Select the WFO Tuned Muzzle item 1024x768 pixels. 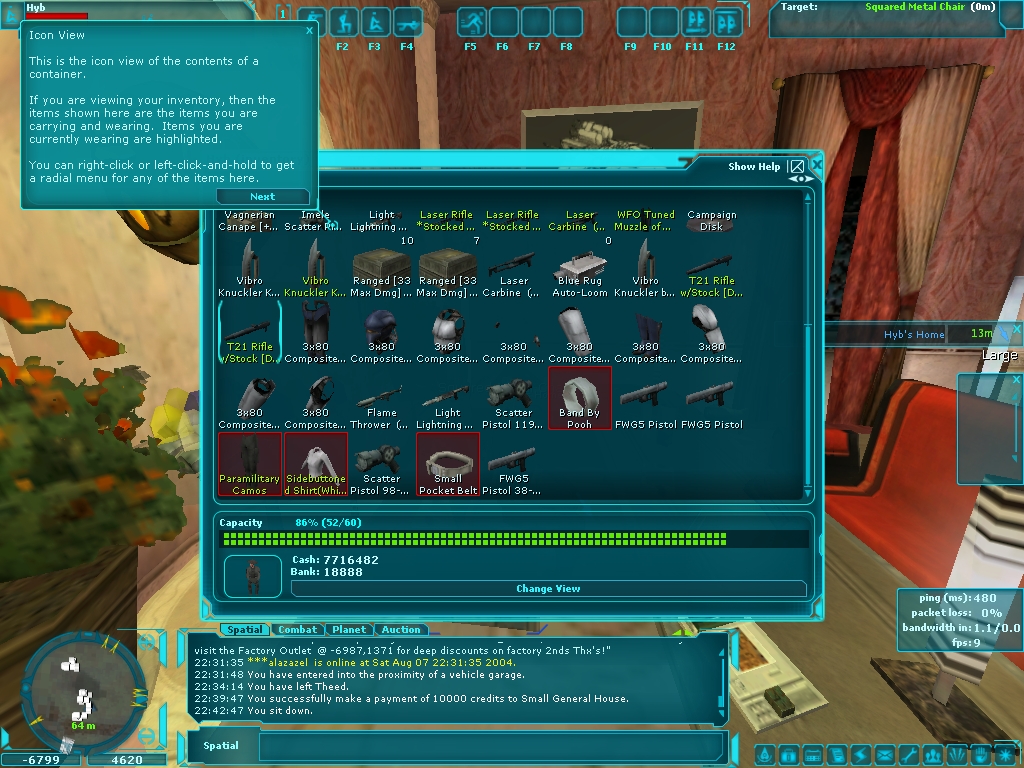click(x=646, y=220)
